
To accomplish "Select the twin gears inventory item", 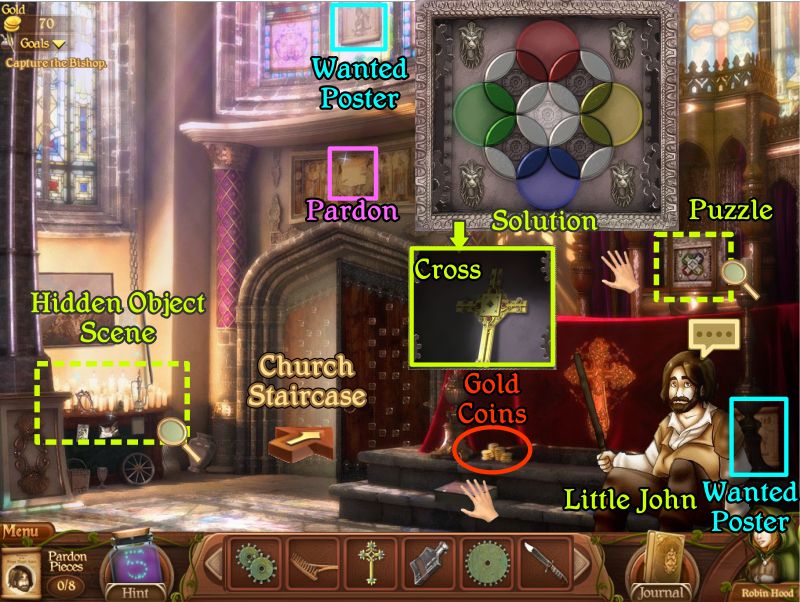I will [x=253, y=565].
